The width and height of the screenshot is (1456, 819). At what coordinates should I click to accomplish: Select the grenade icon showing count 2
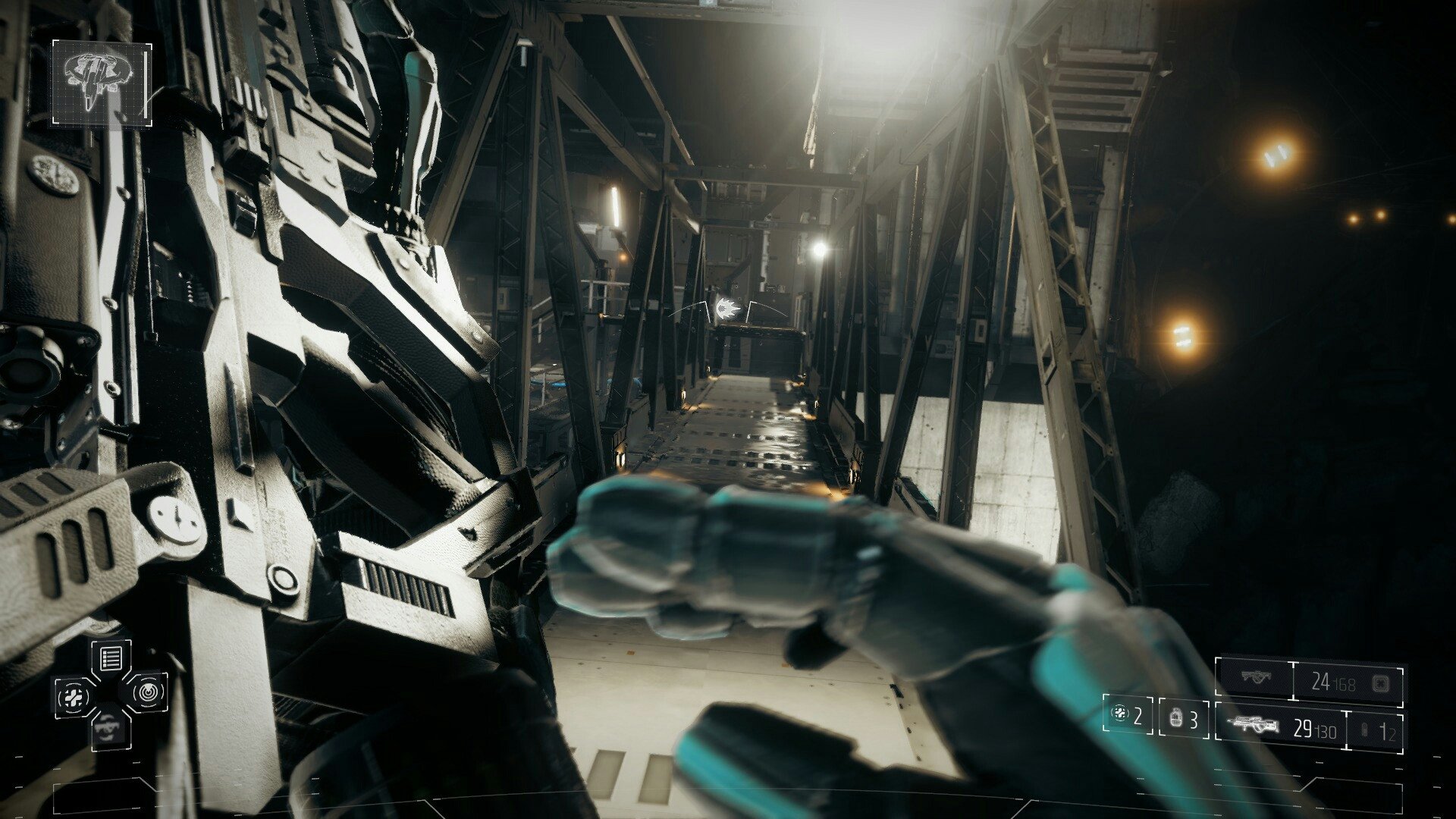pyautogui.click(x=1120, y=714)
